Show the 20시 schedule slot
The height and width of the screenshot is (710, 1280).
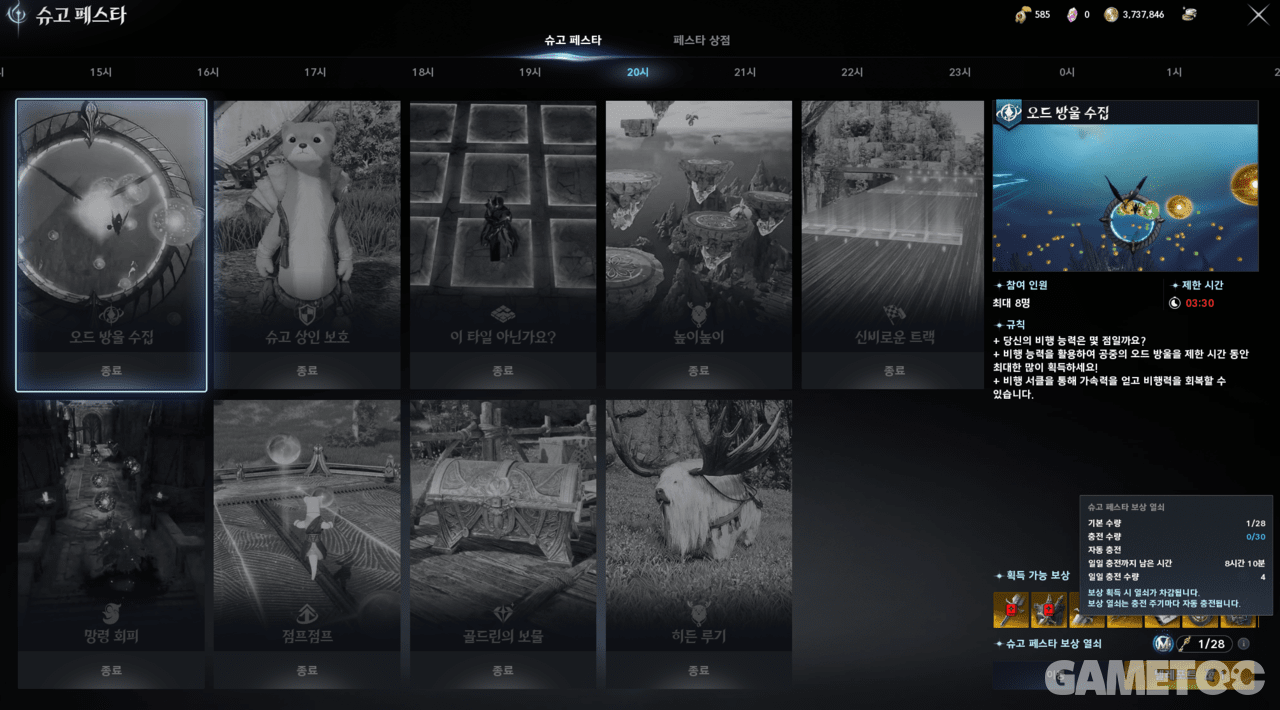tap(637, 73)
